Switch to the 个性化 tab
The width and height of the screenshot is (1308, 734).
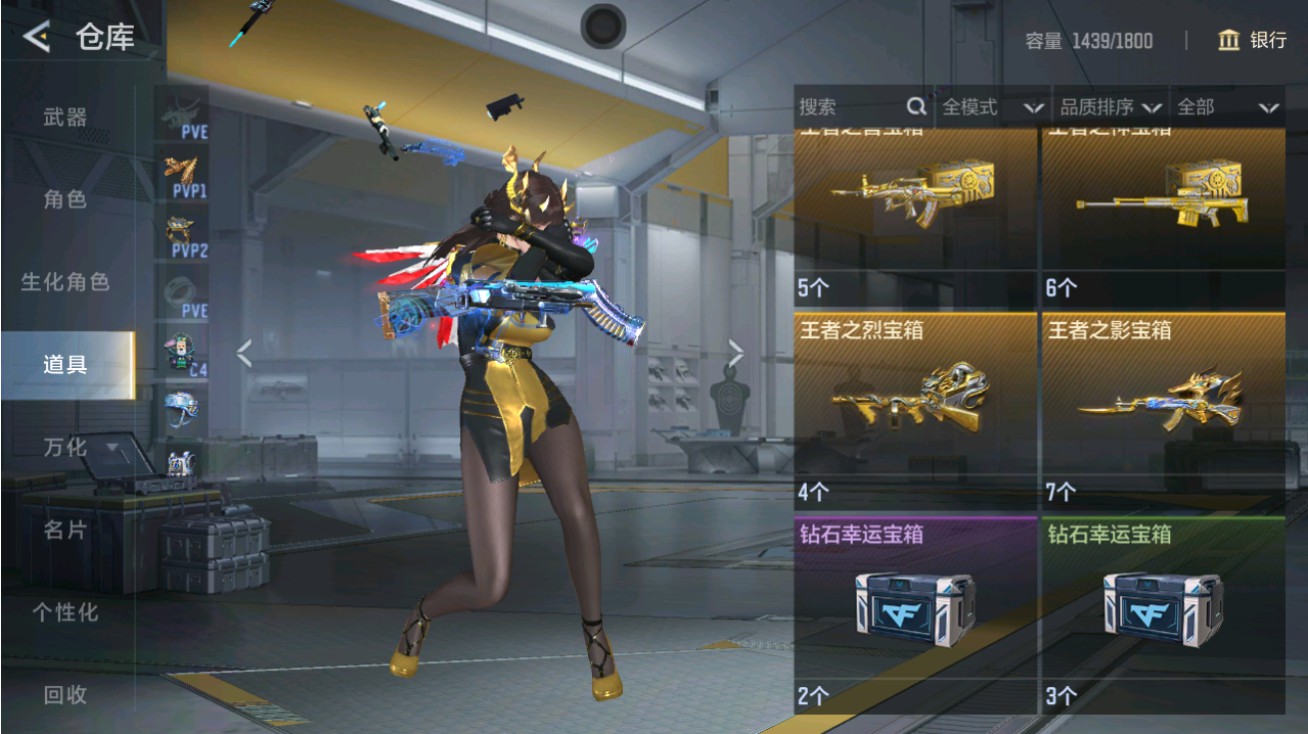pos(65,612)
